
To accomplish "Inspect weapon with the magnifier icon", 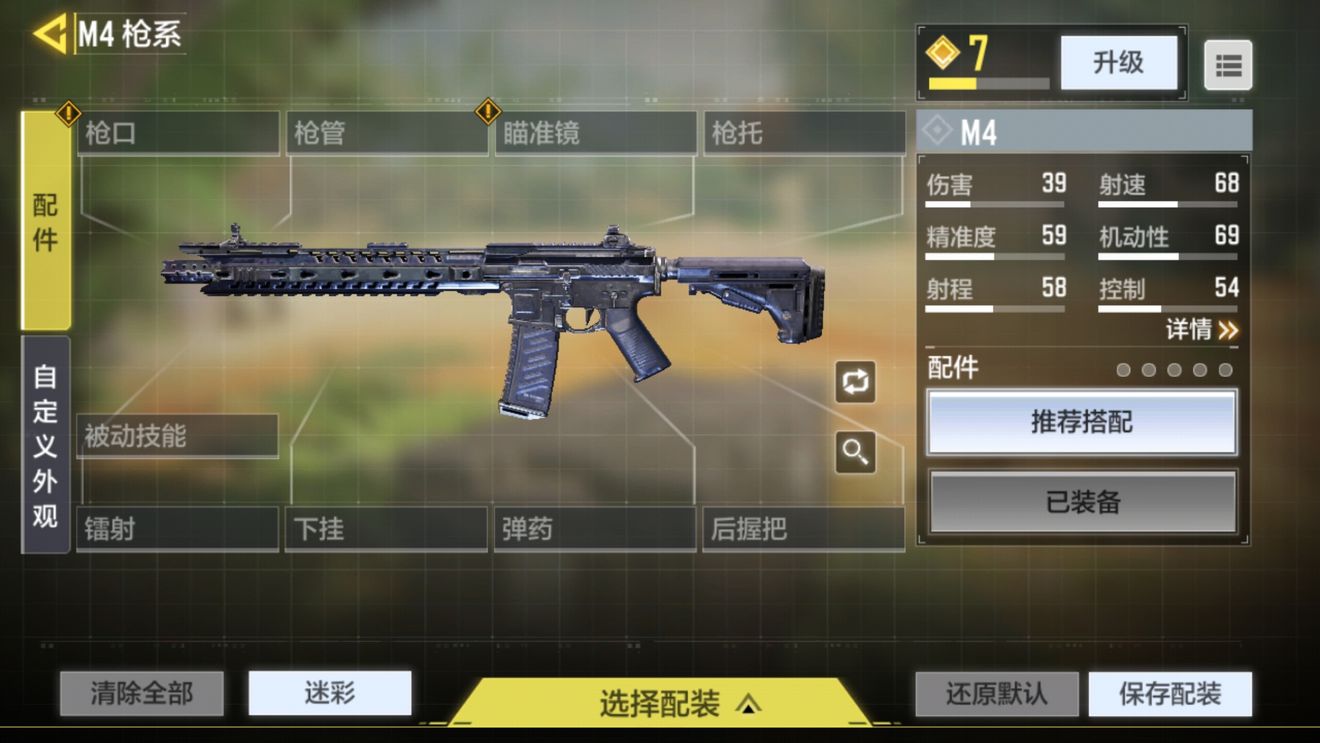I will [x=855, y=452].
